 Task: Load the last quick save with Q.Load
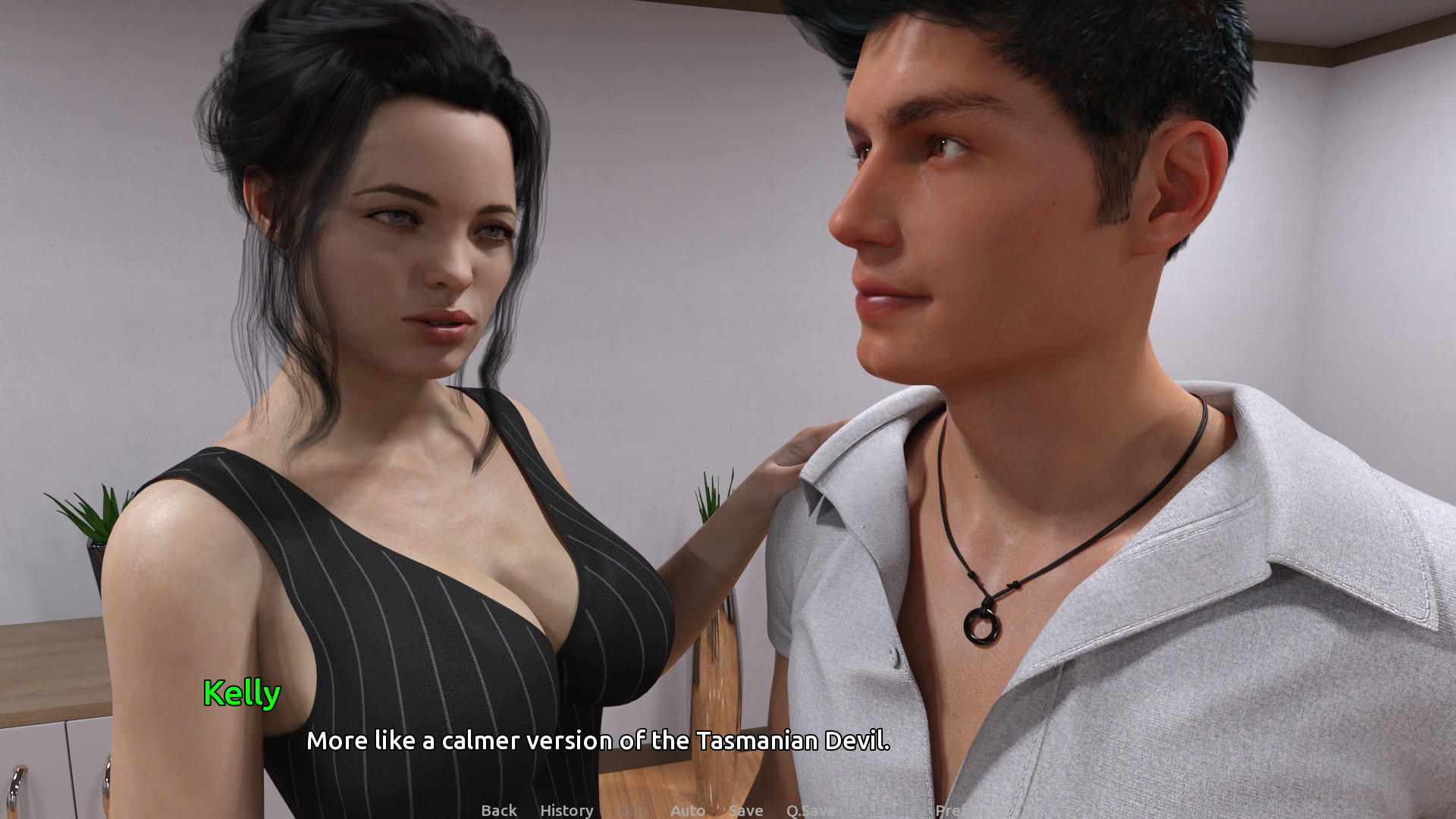tap(887, 810)
